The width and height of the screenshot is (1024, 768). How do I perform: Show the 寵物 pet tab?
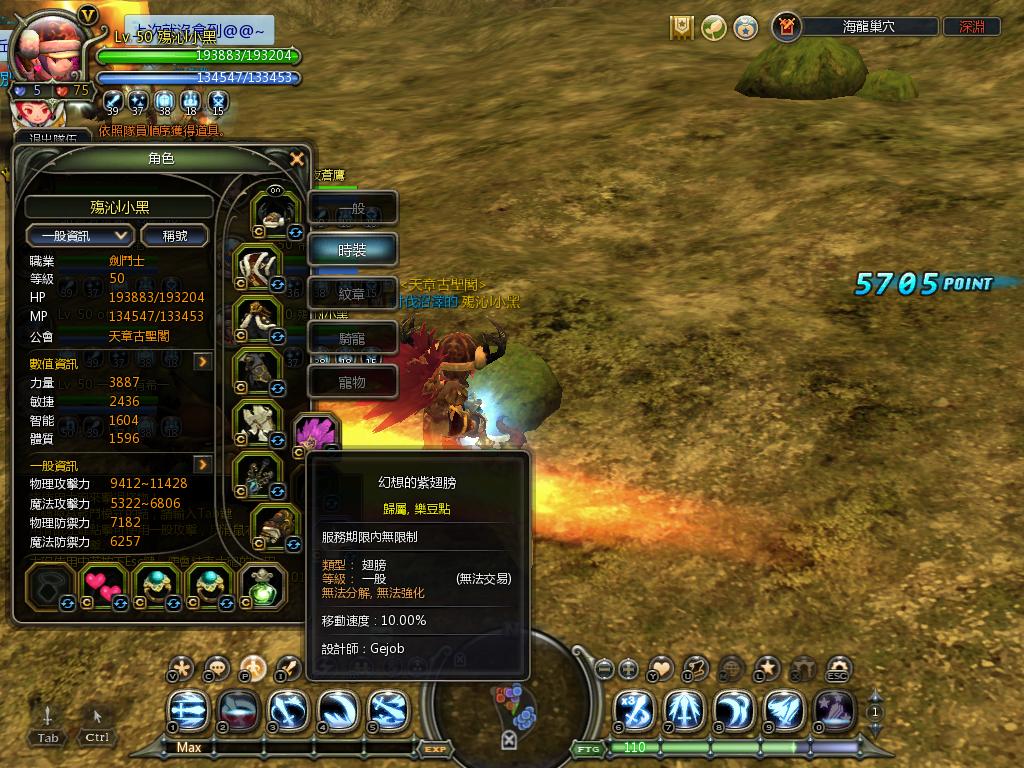[x=353, y=381]
